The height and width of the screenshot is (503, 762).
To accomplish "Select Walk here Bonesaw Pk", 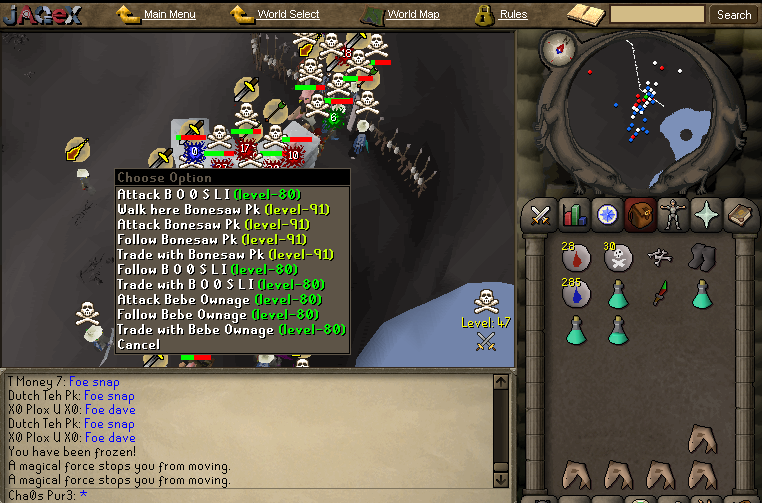I will coord(225,209).
